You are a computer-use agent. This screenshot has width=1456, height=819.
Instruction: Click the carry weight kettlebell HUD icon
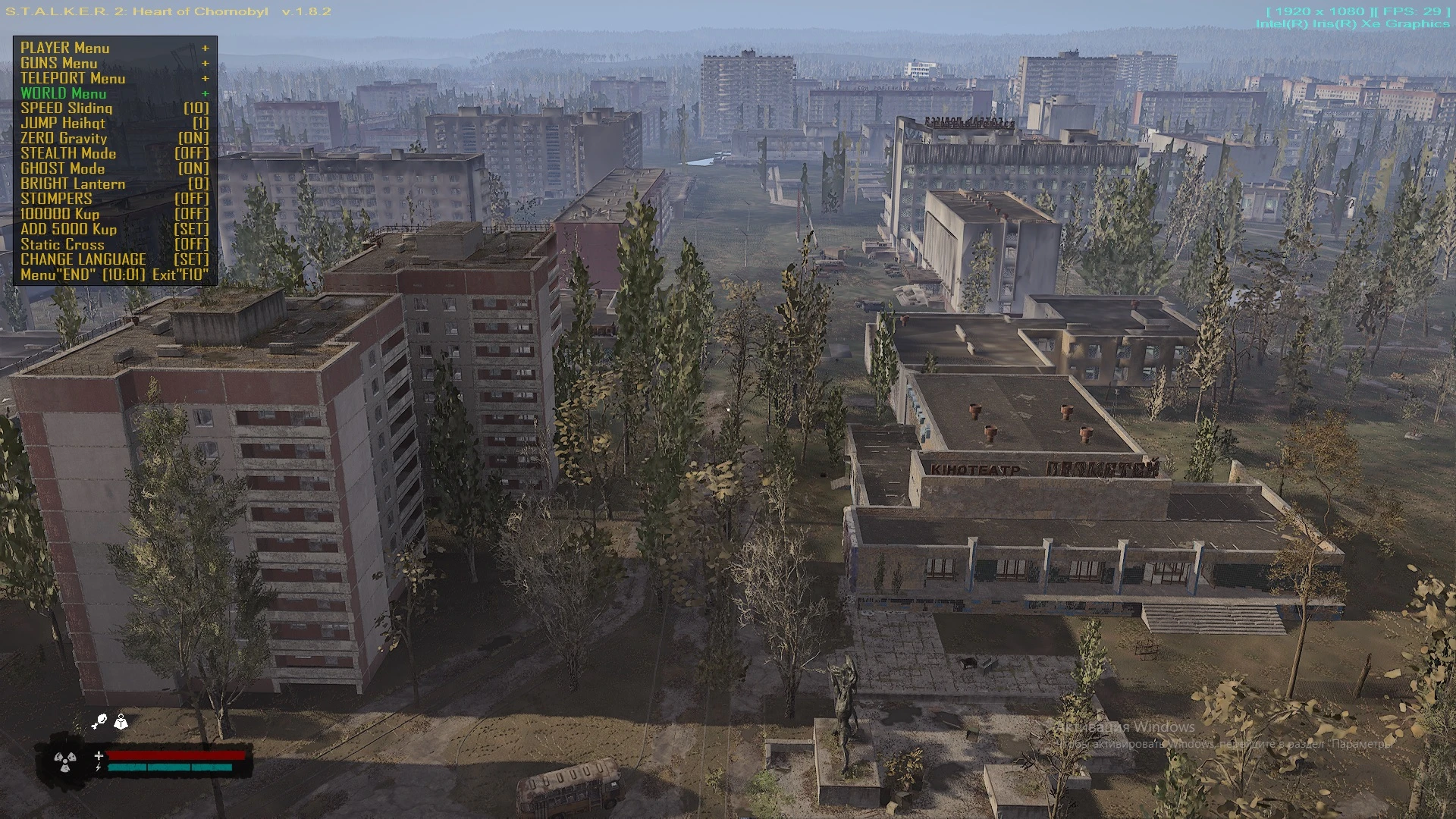(121, 723)
